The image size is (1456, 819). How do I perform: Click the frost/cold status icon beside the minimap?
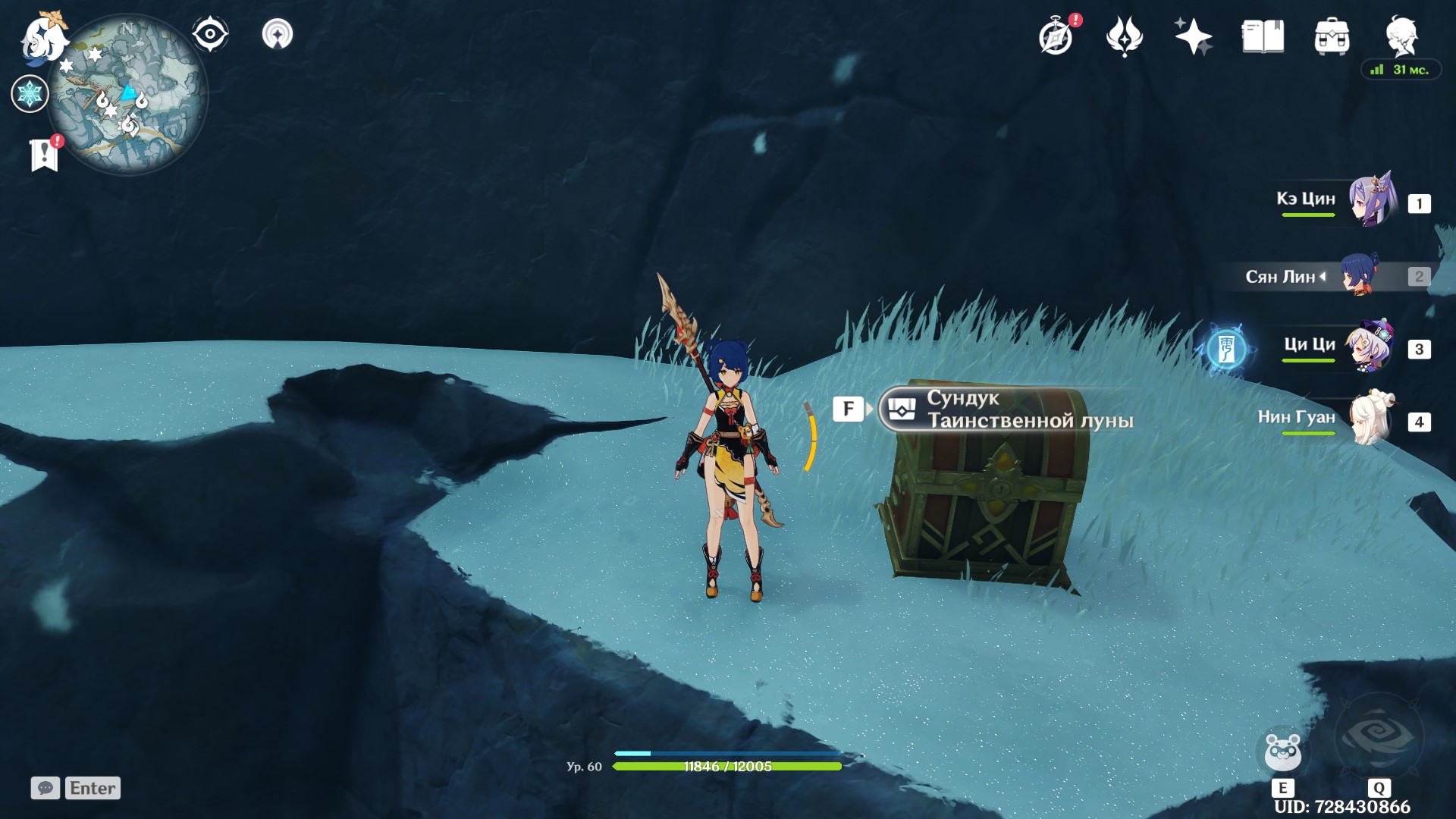point(30,93)
